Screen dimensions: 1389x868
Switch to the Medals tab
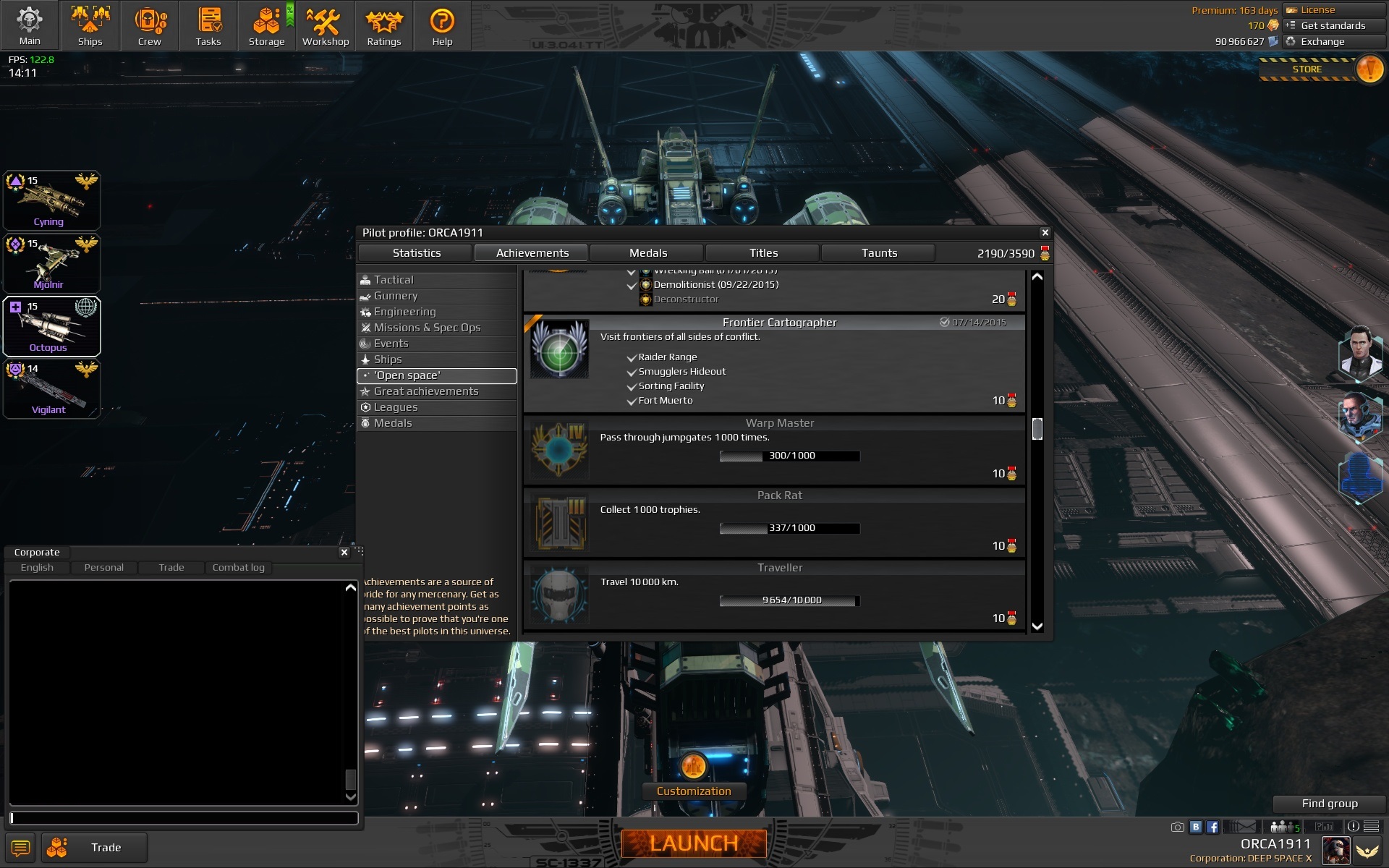(647, 253)
